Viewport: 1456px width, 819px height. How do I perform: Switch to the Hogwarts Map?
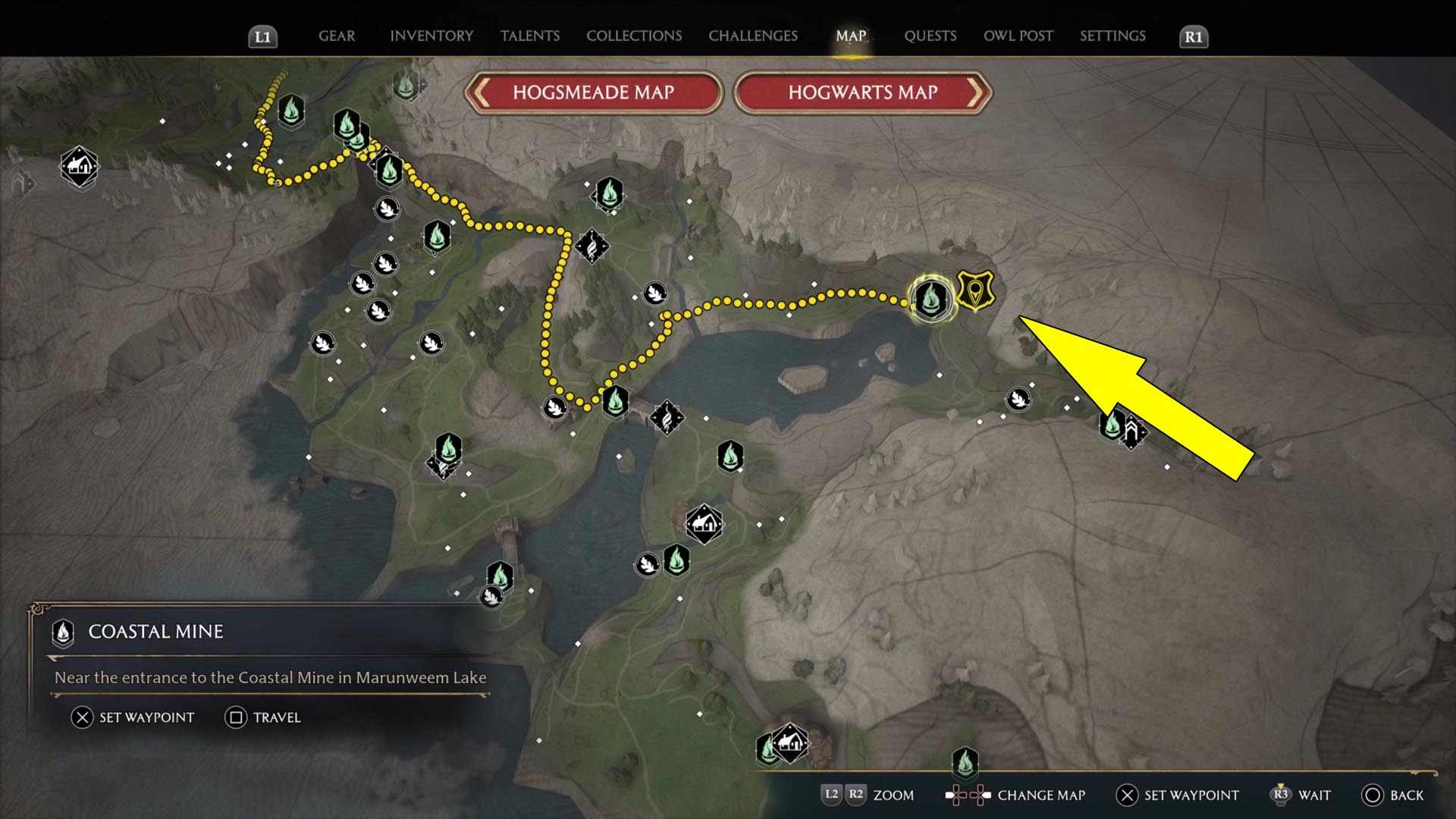pos(863,93)
